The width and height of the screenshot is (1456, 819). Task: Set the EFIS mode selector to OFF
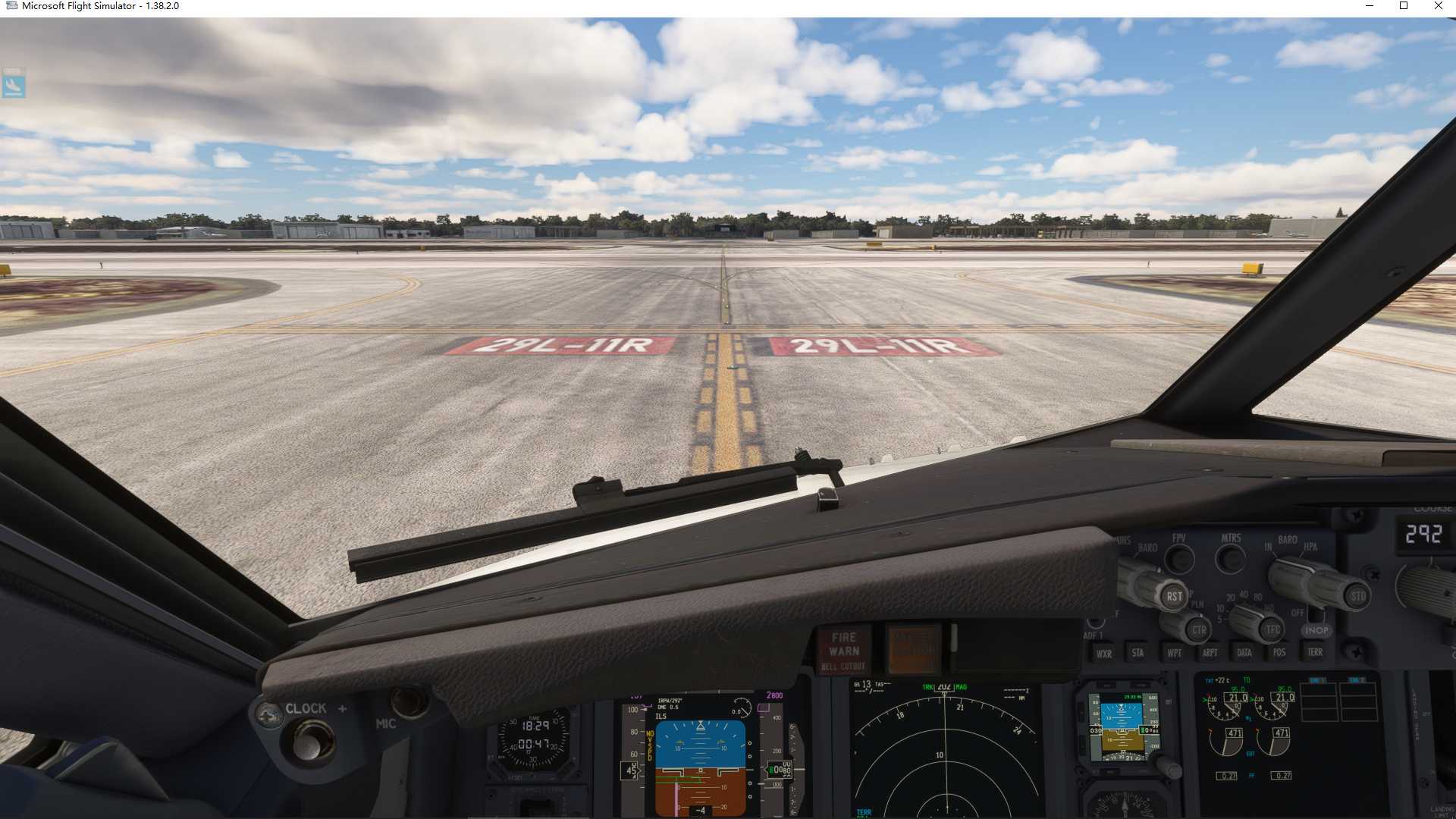click(1298, 612)
